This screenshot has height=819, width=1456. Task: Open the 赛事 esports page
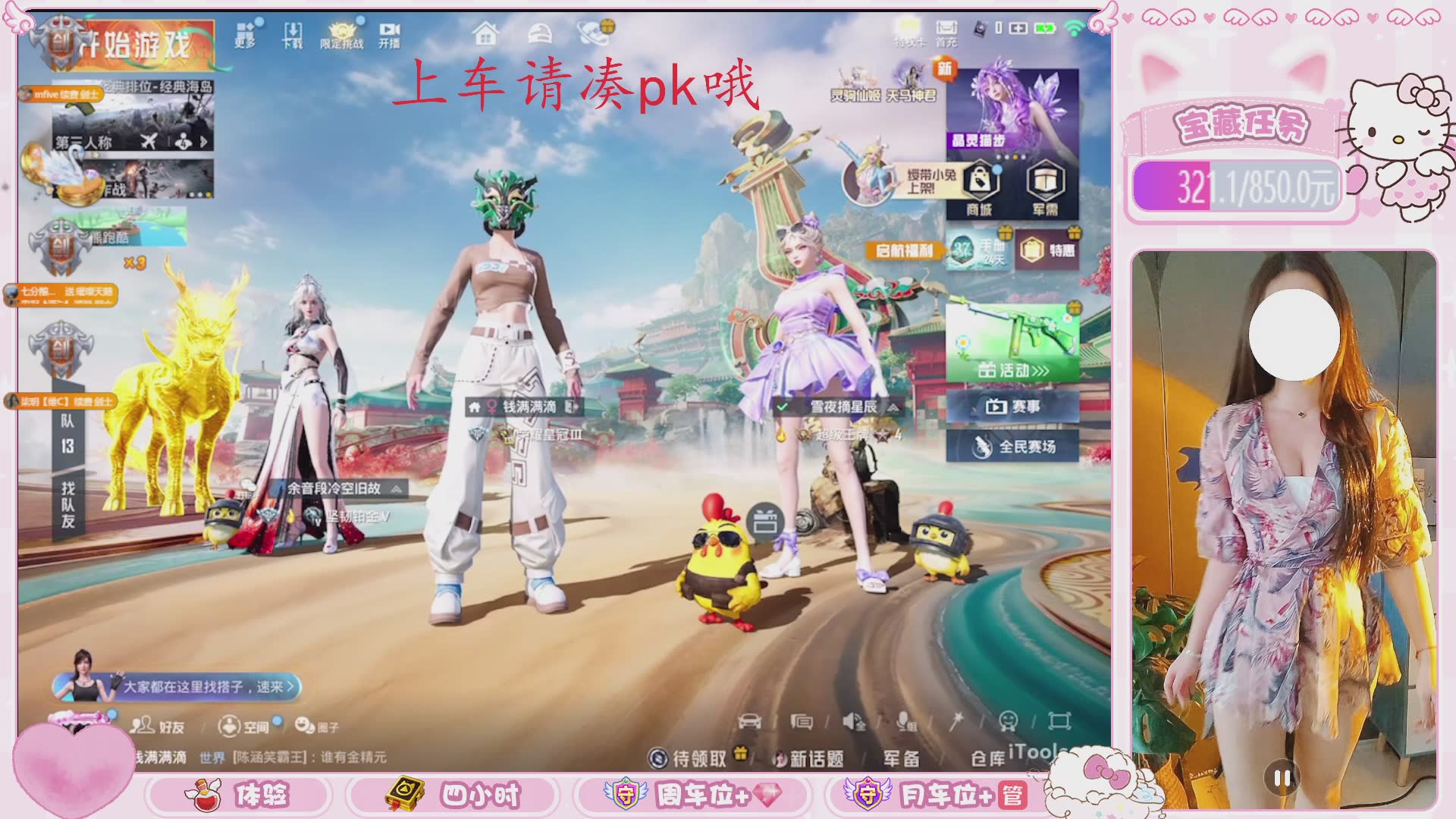1012,407
